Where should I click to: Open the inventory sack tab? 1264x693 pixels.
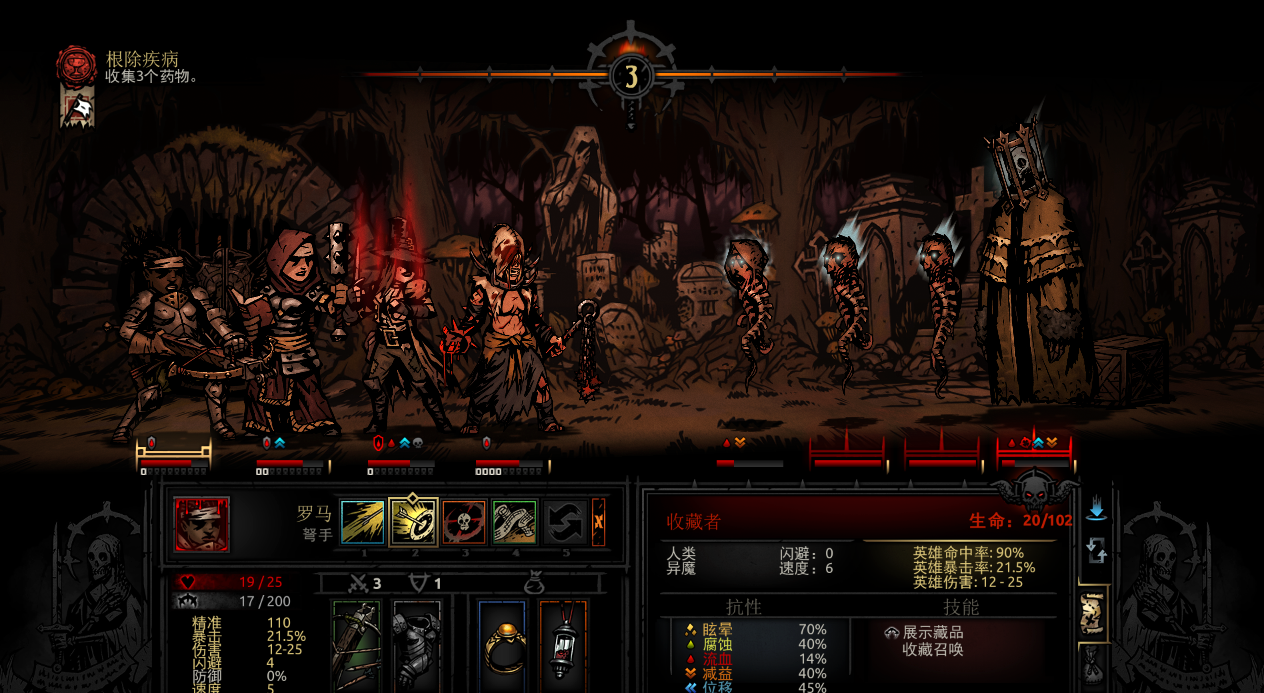pyautogui.click(x=1093, y=666)
